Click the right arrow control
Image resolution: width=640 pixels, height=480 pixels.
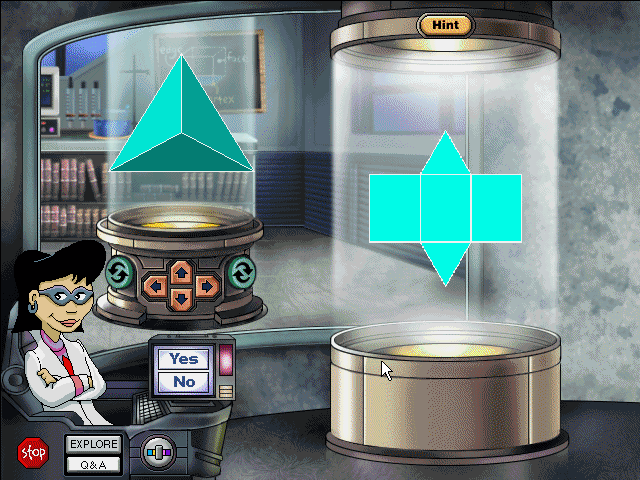pos(206,285)
